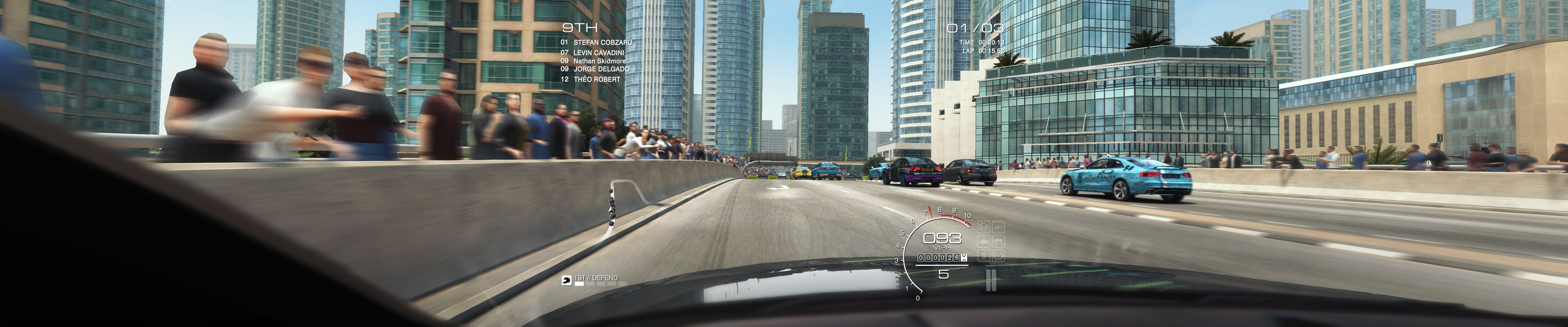The height and width of the screenshot is (327, 1568).
Task: Click the steering assist wheel icon
Action: tap(984, 227)
